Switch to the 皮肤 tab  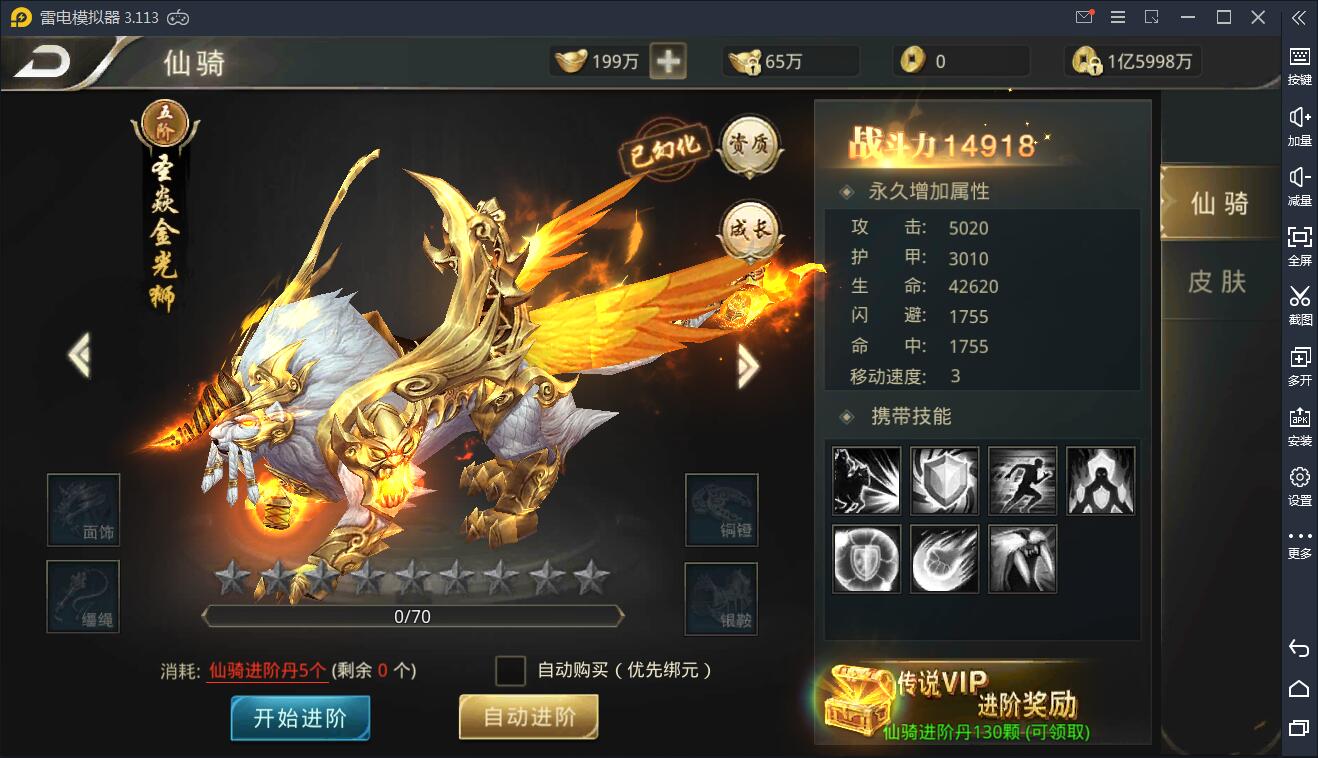(1222, 283)
